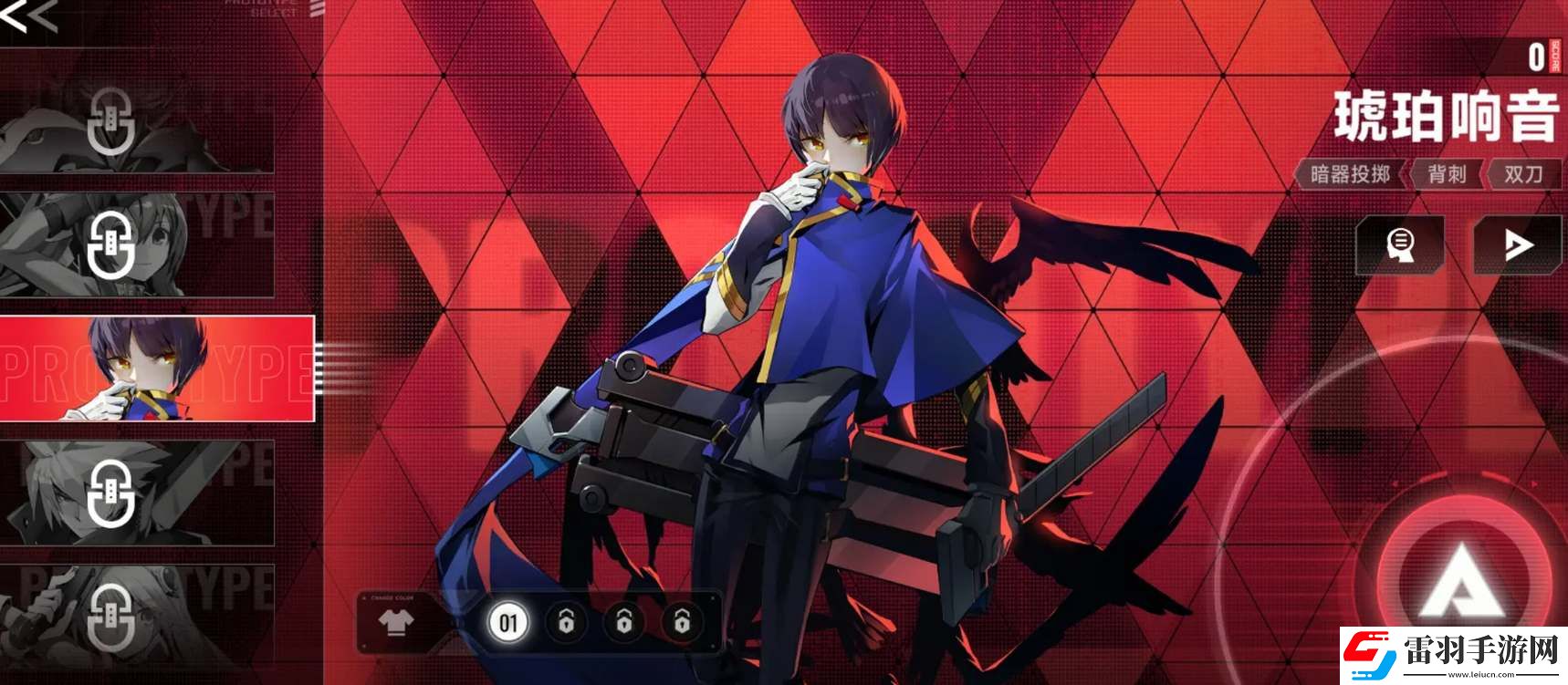The width and height of the screenshot is (1568, 685).
Task: Select the 双刀 skill tag
Action: [x=1526, y=173]
